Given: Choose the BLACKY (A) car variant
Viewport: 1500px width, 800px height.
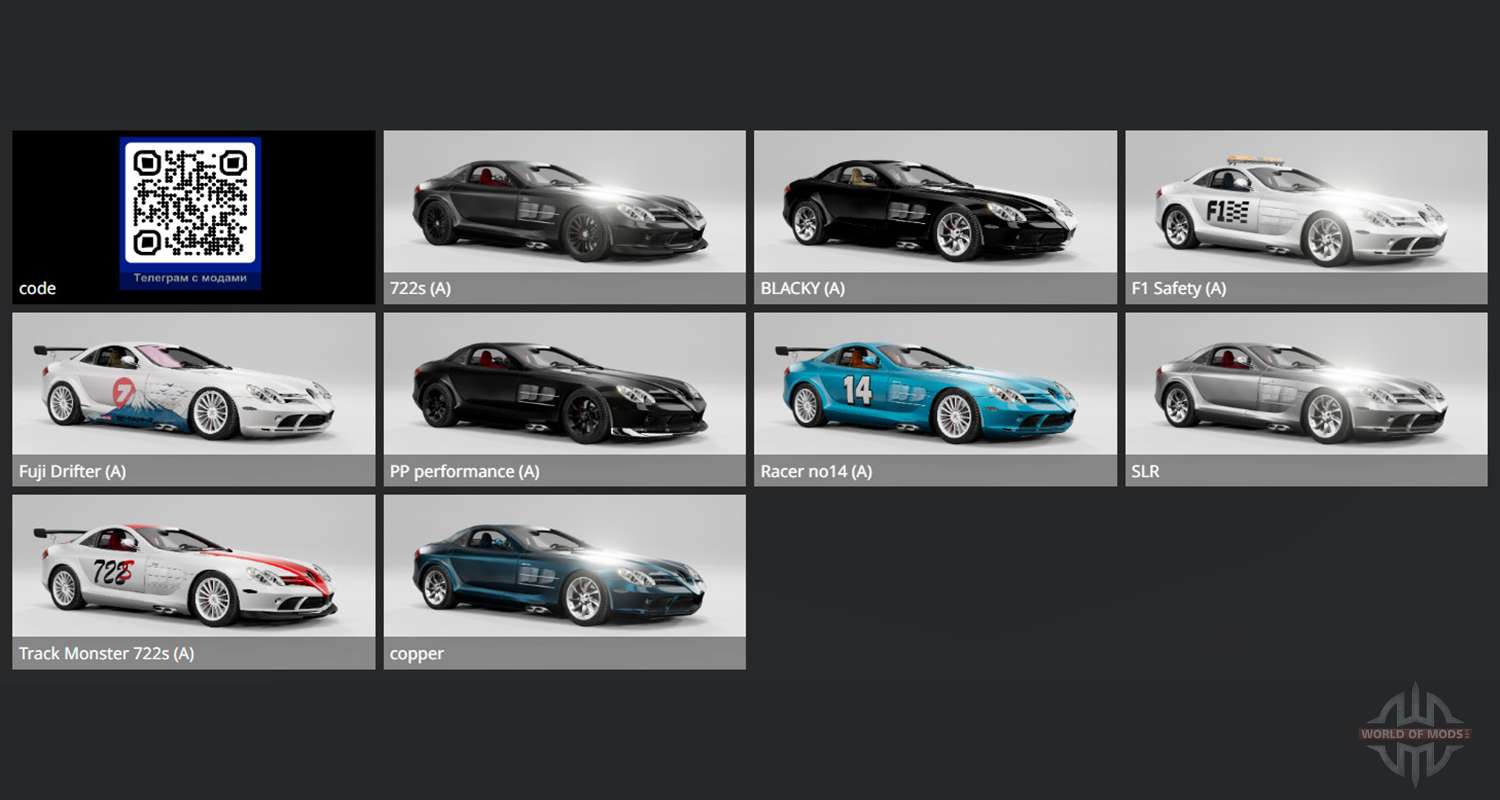Looking at the screenshot, I should (x=935, y=216).
